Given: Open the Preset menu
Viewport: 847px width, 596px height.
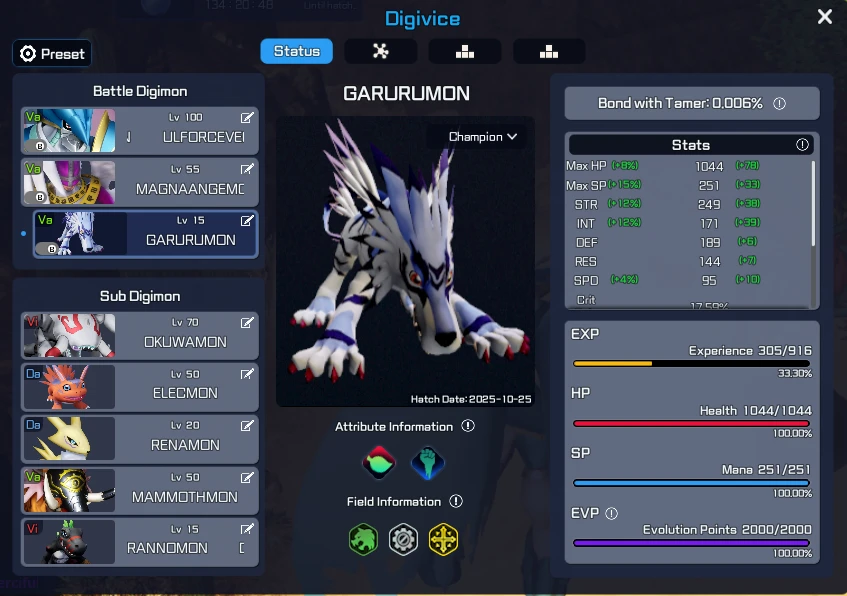Looking at the screenshot, I should tap(53, 54).
